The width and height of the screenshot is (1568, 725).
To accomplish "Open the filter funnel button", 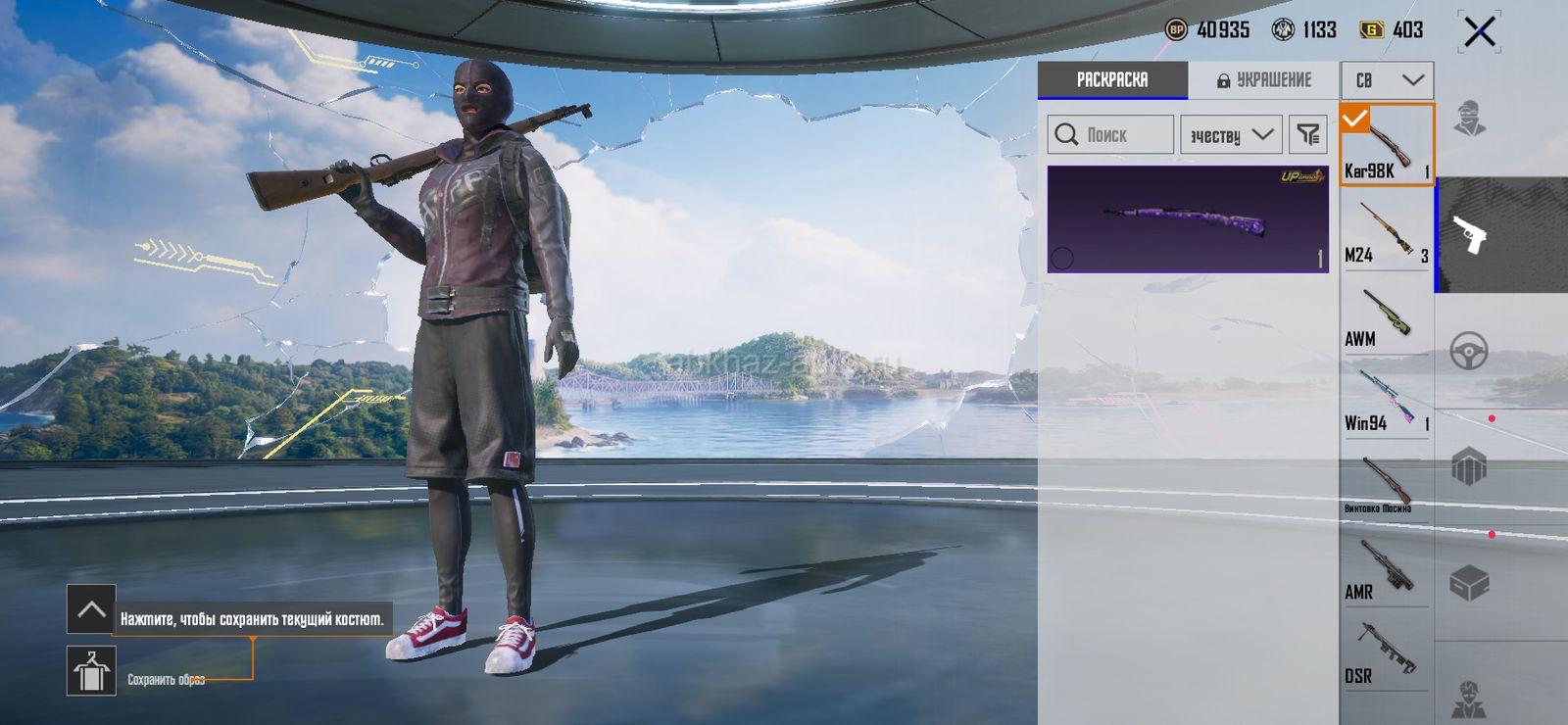I will pyautogui.click(x=1308, y=135).
